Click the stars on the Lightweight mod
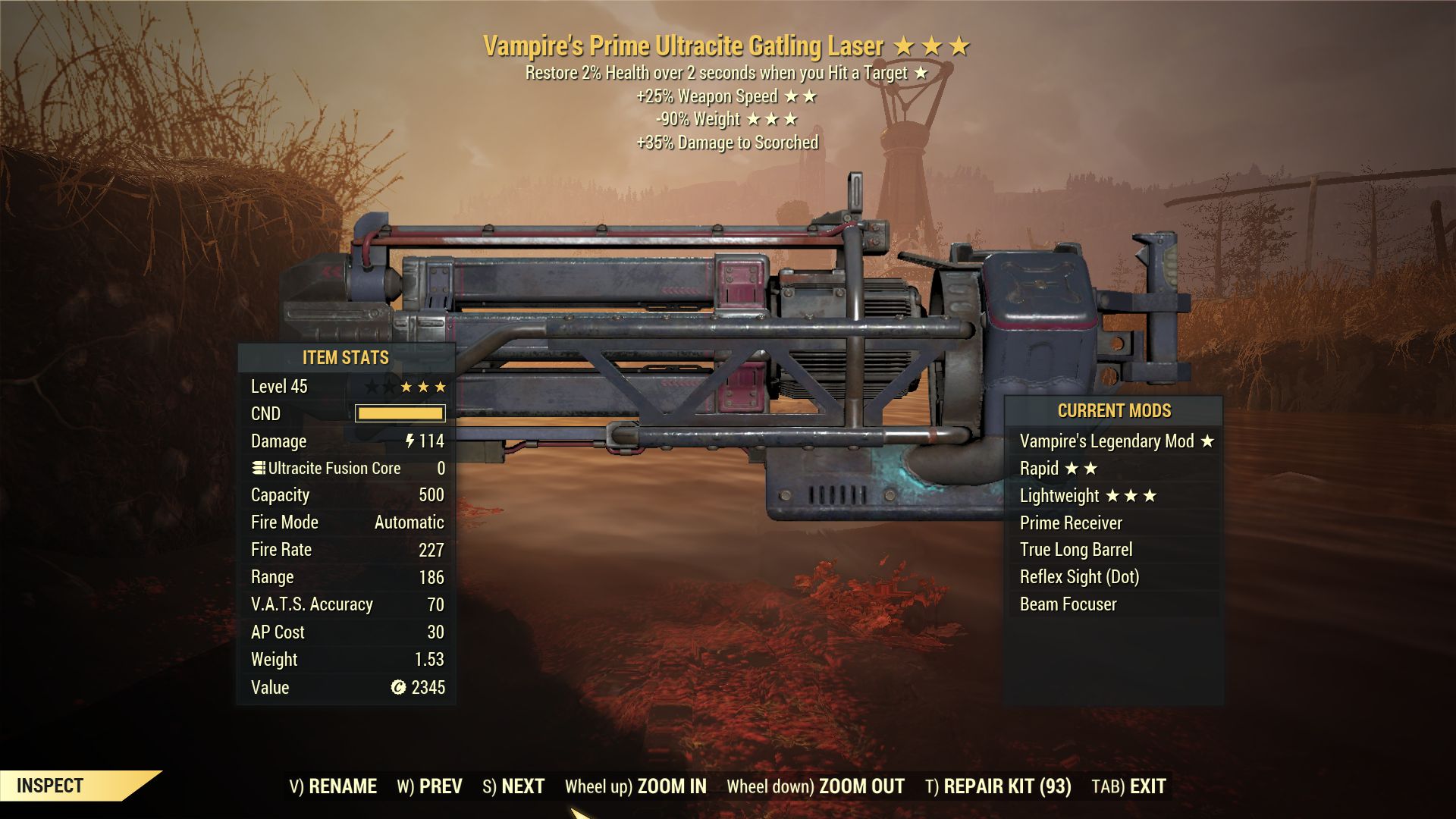 pos(1131,495)
